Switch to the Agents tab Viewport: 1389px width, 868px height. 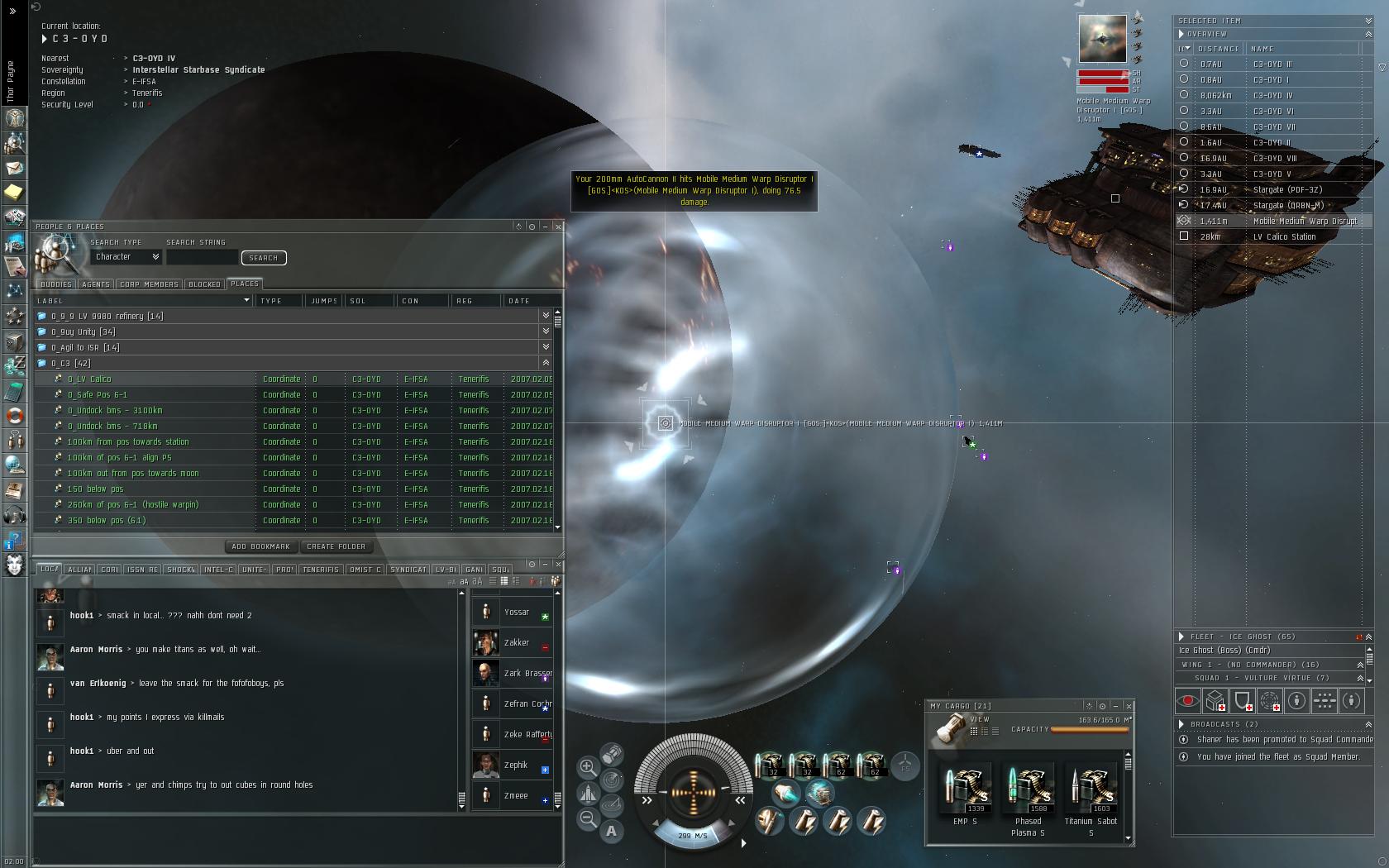coord(96,284)
